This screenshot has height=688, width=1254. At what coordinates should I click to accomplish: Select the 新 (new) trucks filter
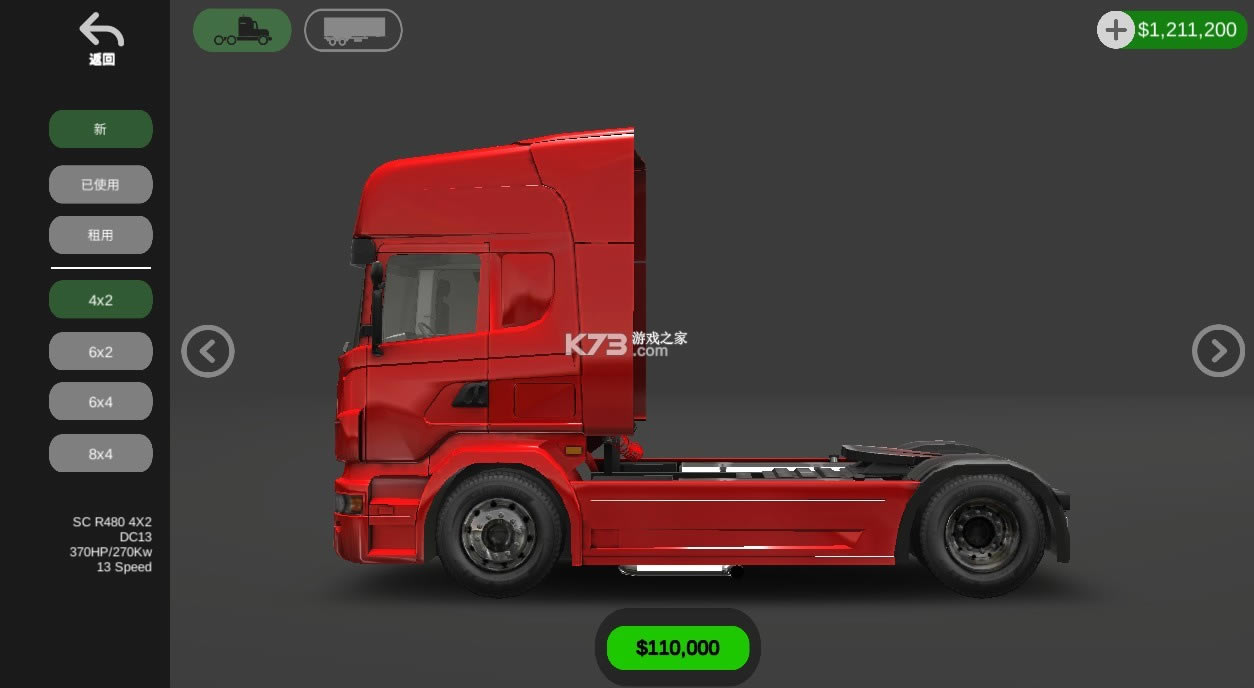[101, 129]
